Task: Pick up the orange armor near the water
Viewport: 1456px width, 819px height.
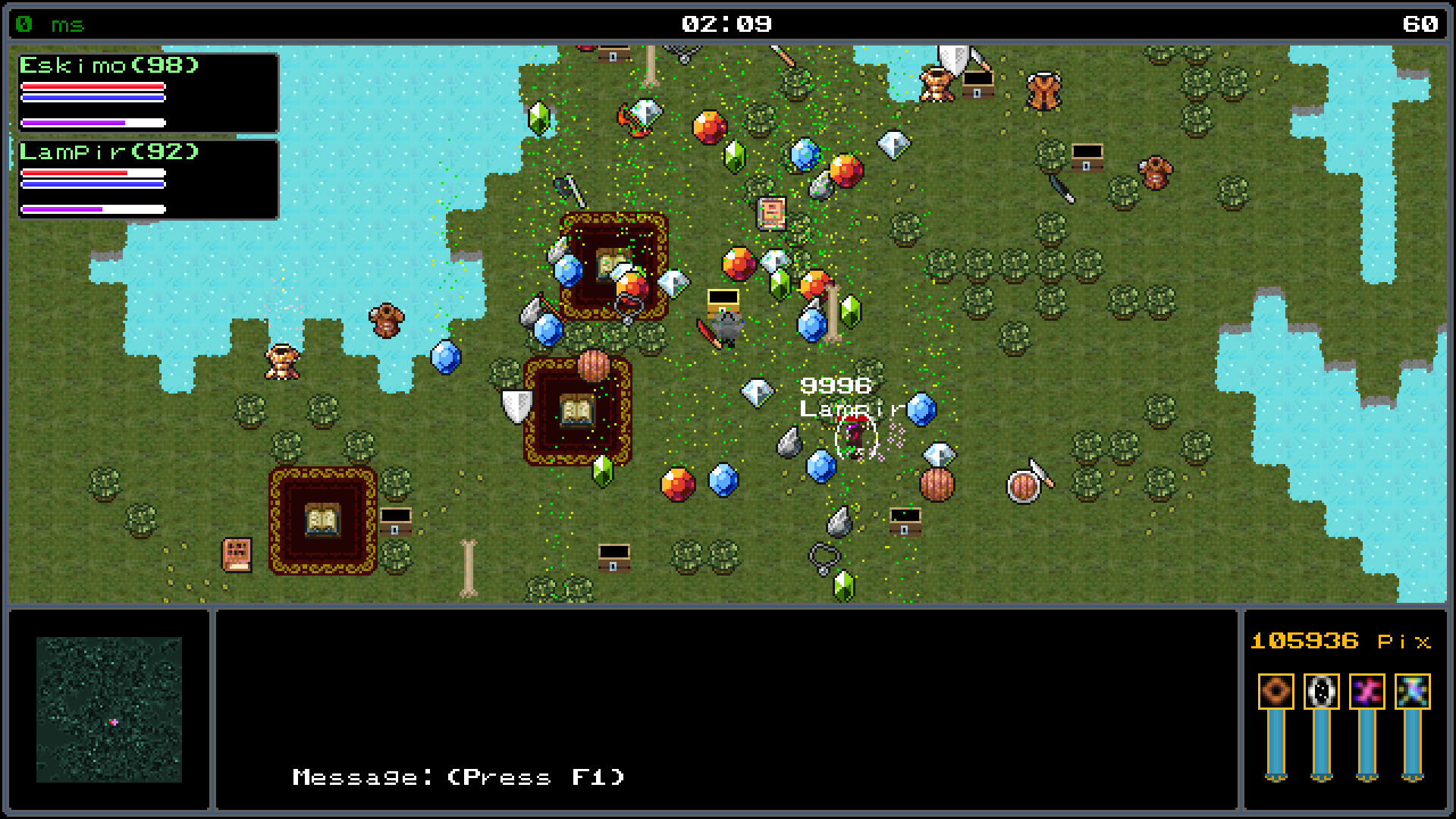Action: [x=386, y=319]
